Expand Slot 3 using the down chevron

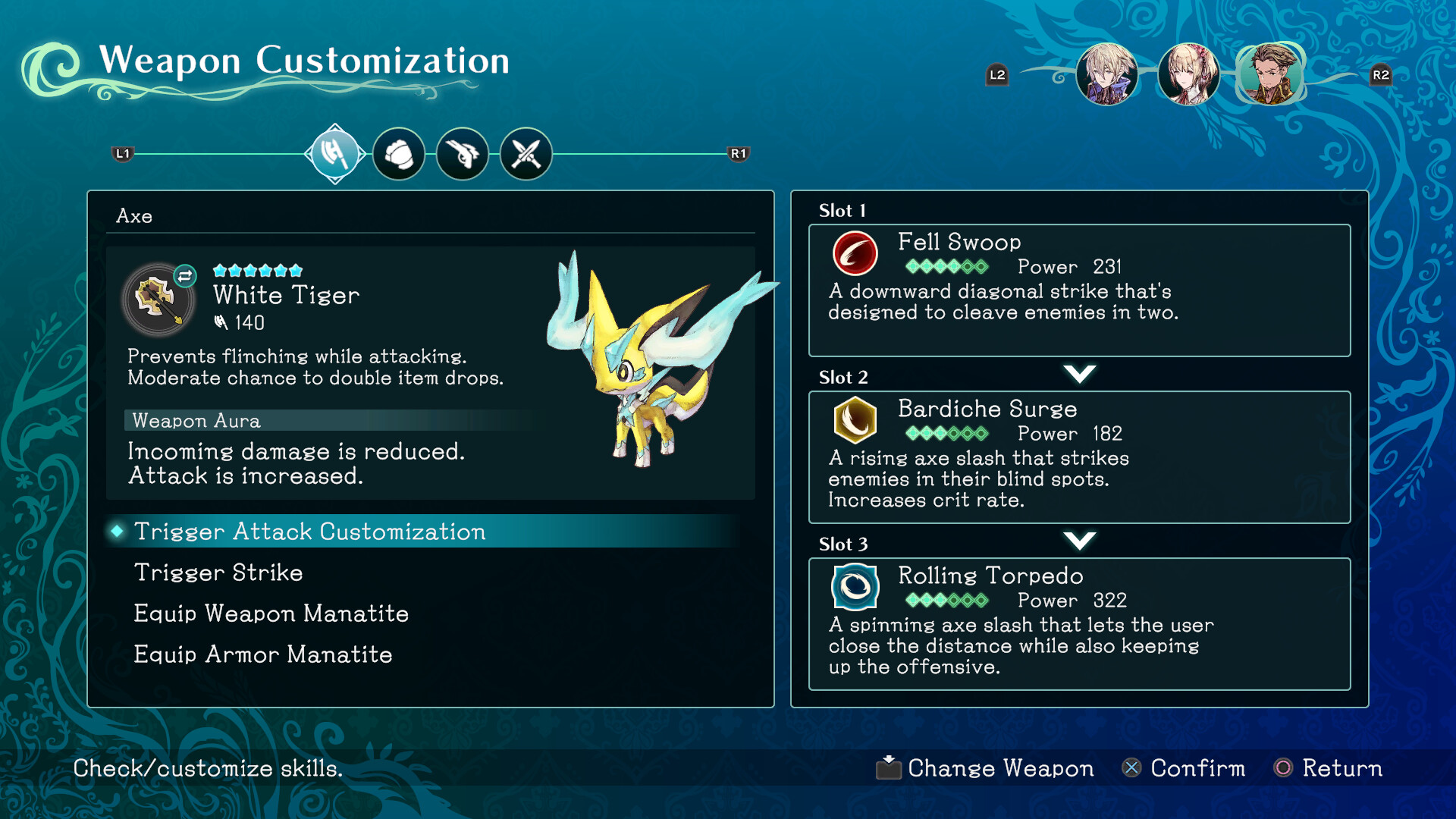pyautogui.click(x=1080, y=540)
